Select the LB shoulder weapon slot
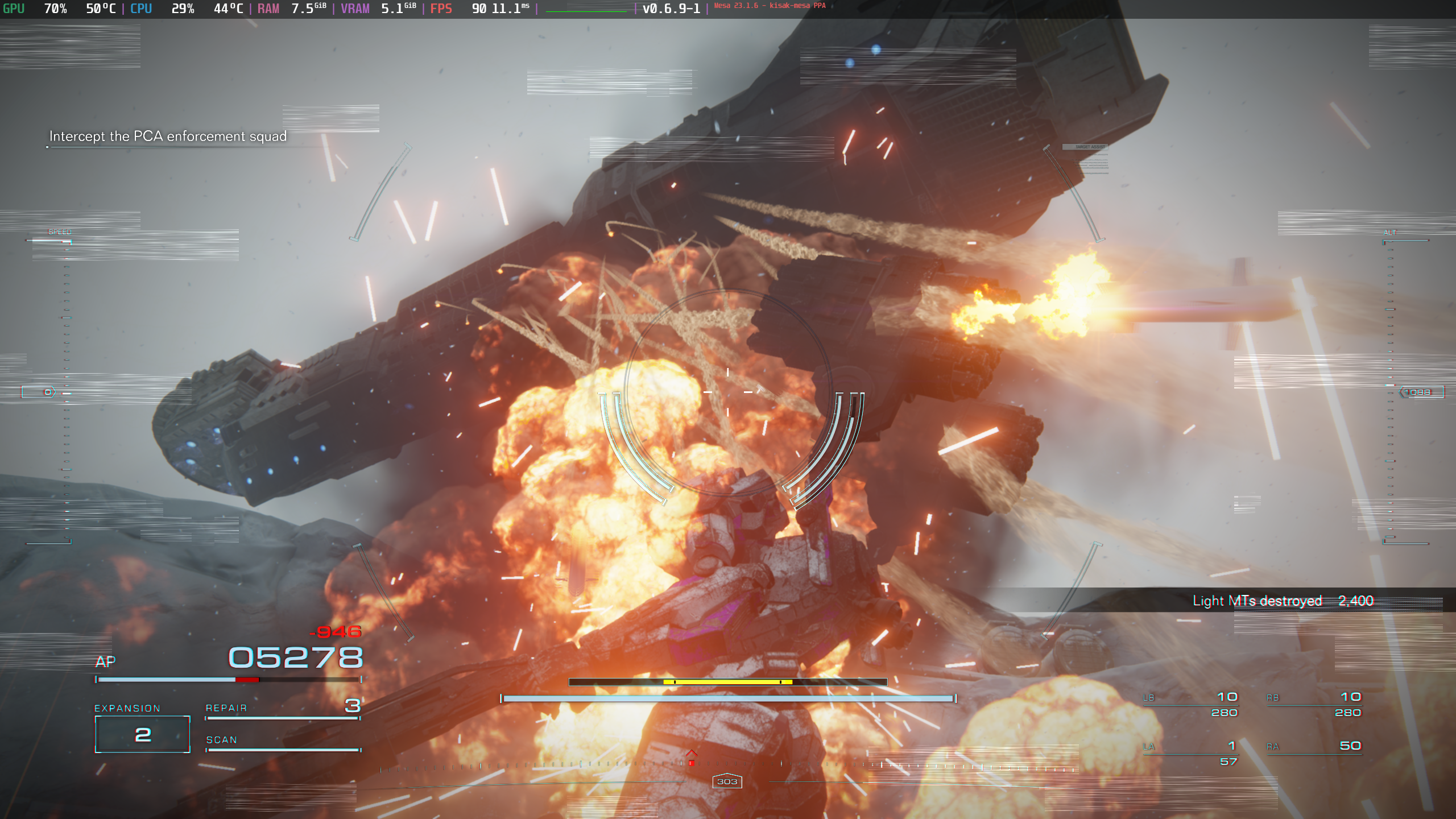The height and width of the screenshot is (819, 1456). (1190, 704)
